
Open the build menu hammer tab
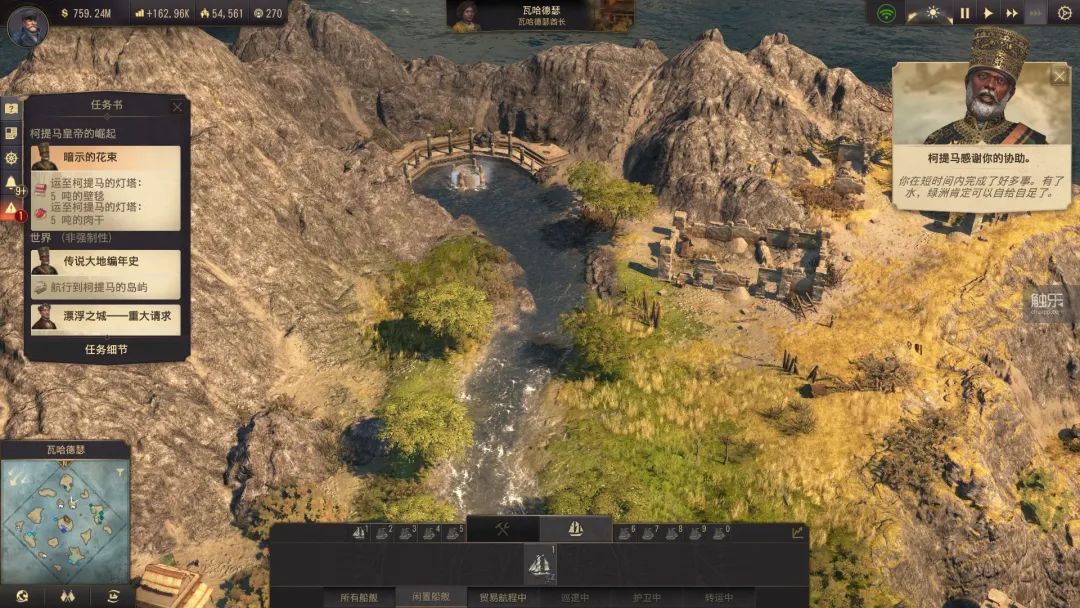(x=503, y=529)
